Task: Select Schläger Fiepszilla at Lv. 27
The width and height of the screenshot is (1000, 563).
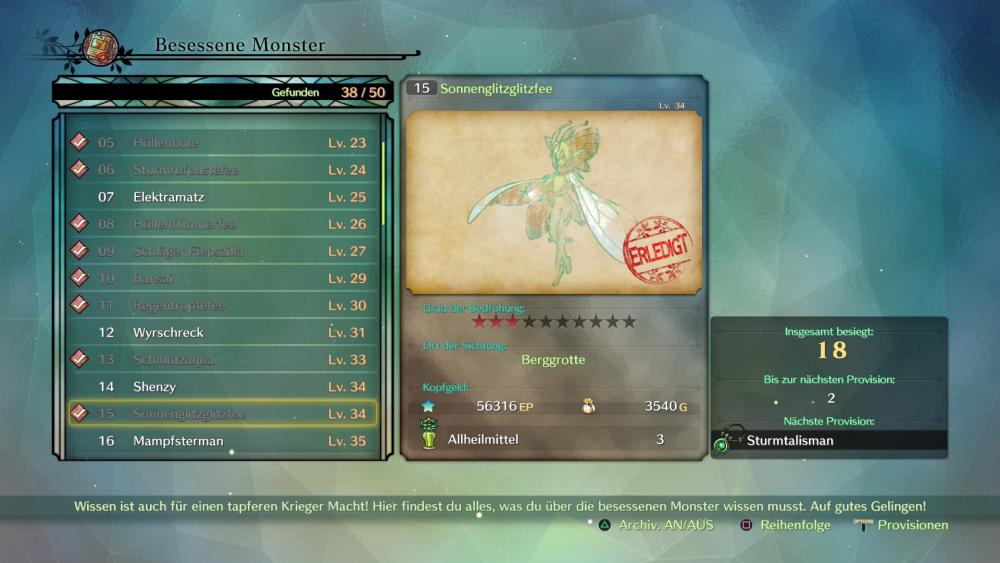Action: coord(222,251)
